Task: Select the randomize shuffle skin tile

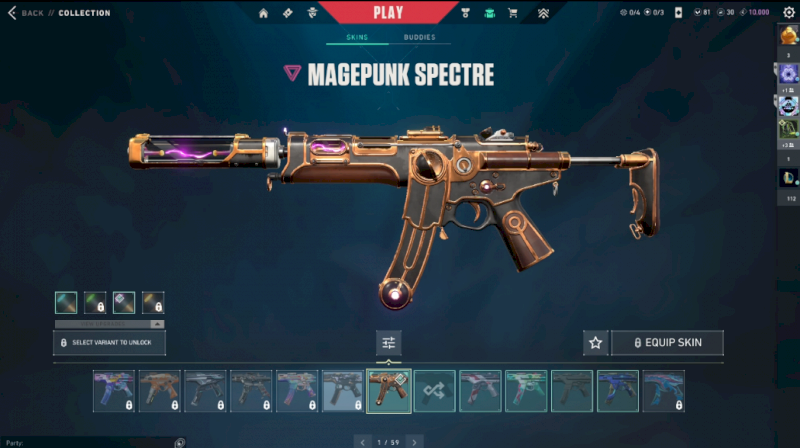Action: pos(435,391)
